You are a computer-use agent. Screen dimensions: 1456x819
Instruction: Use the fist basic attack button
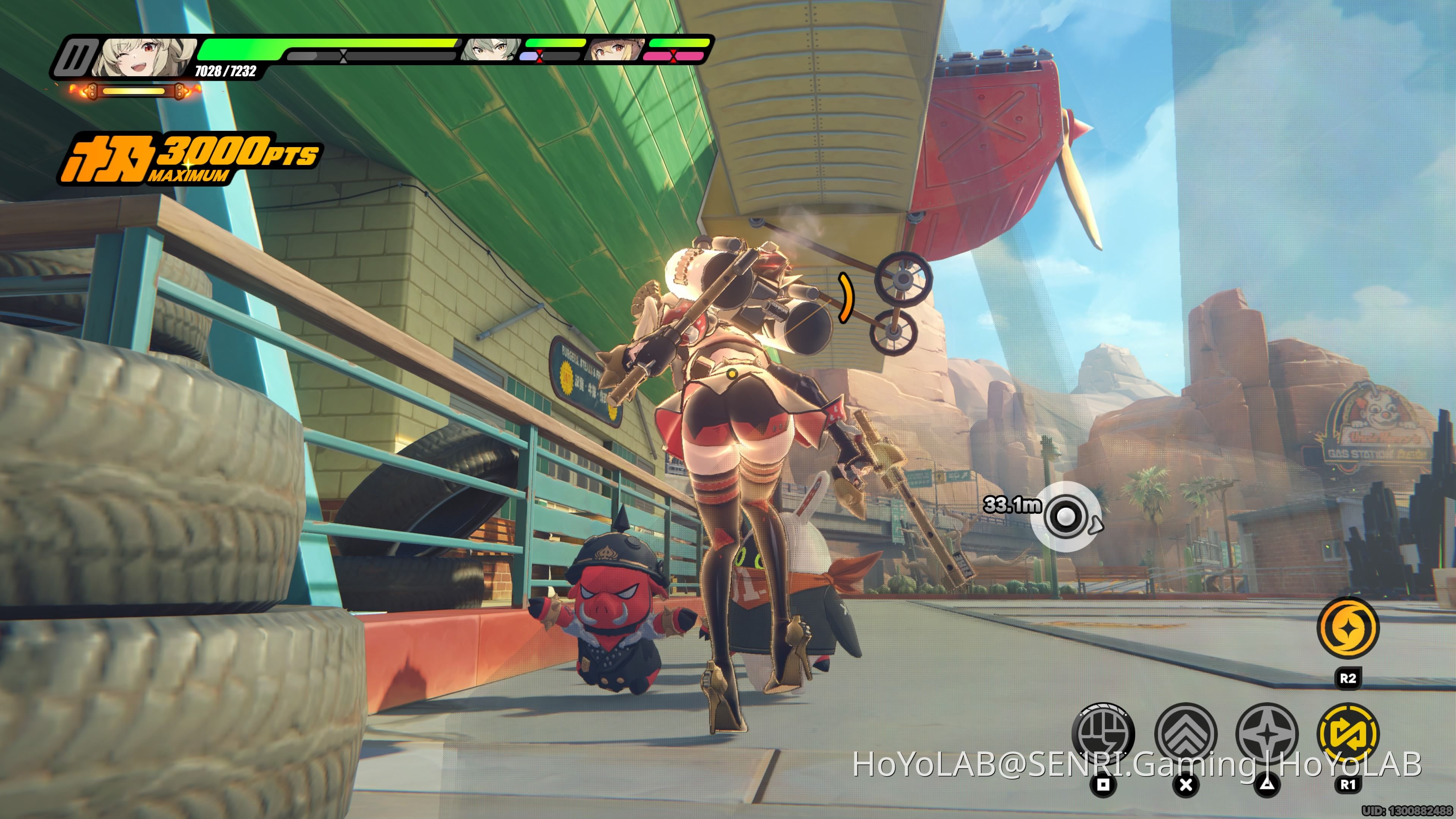(x=1102, y=733)
